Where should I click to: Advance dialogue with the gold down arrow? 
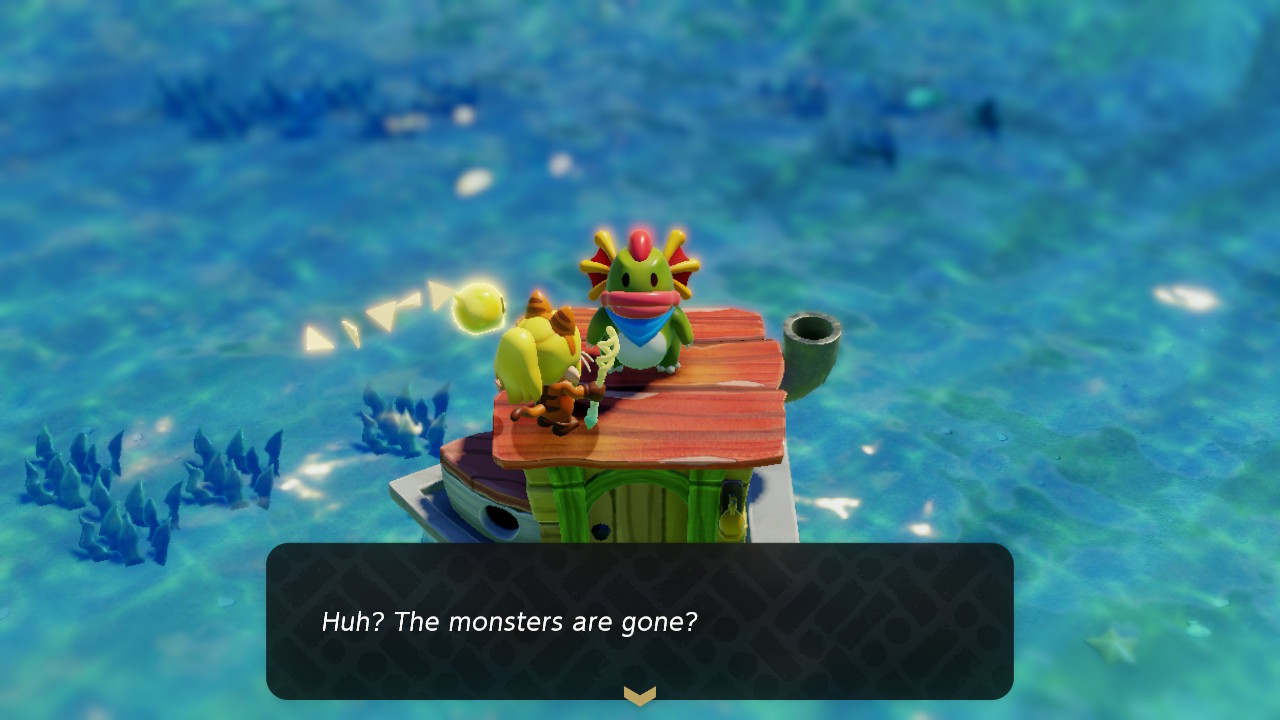pos(640,695)
